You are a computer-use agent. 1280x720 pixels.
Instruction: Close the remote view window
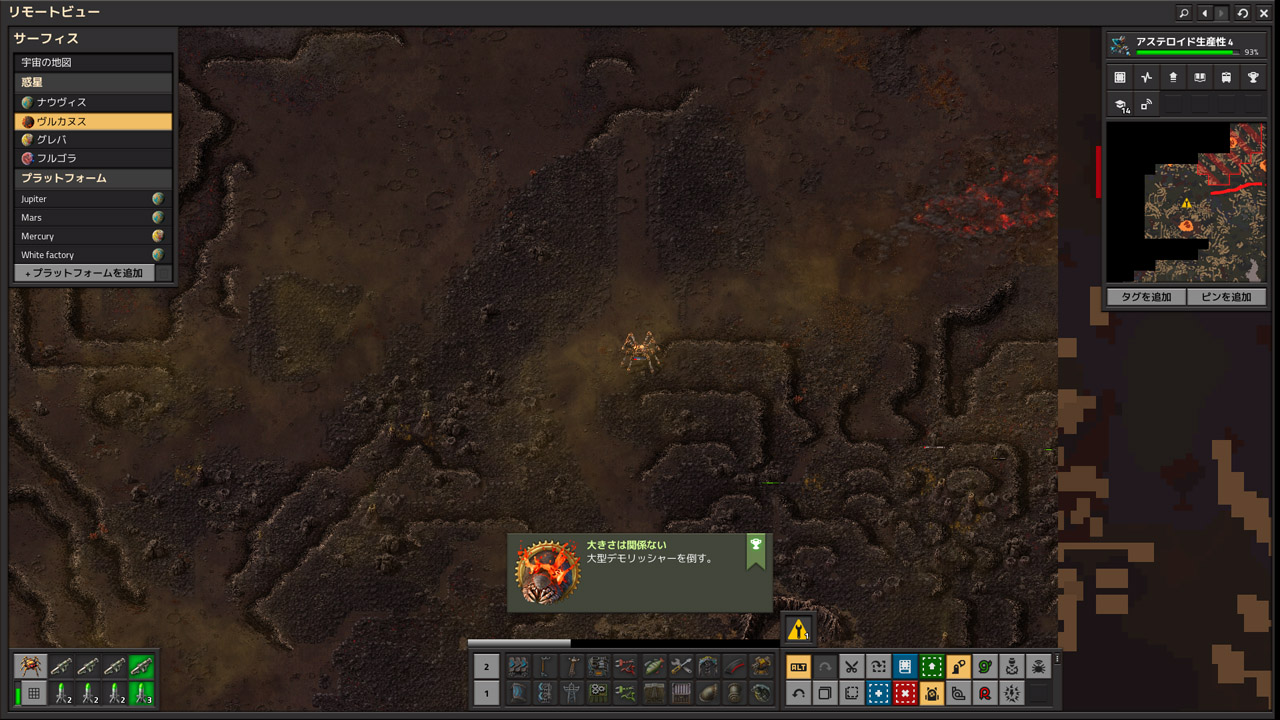click(1264, 13)
